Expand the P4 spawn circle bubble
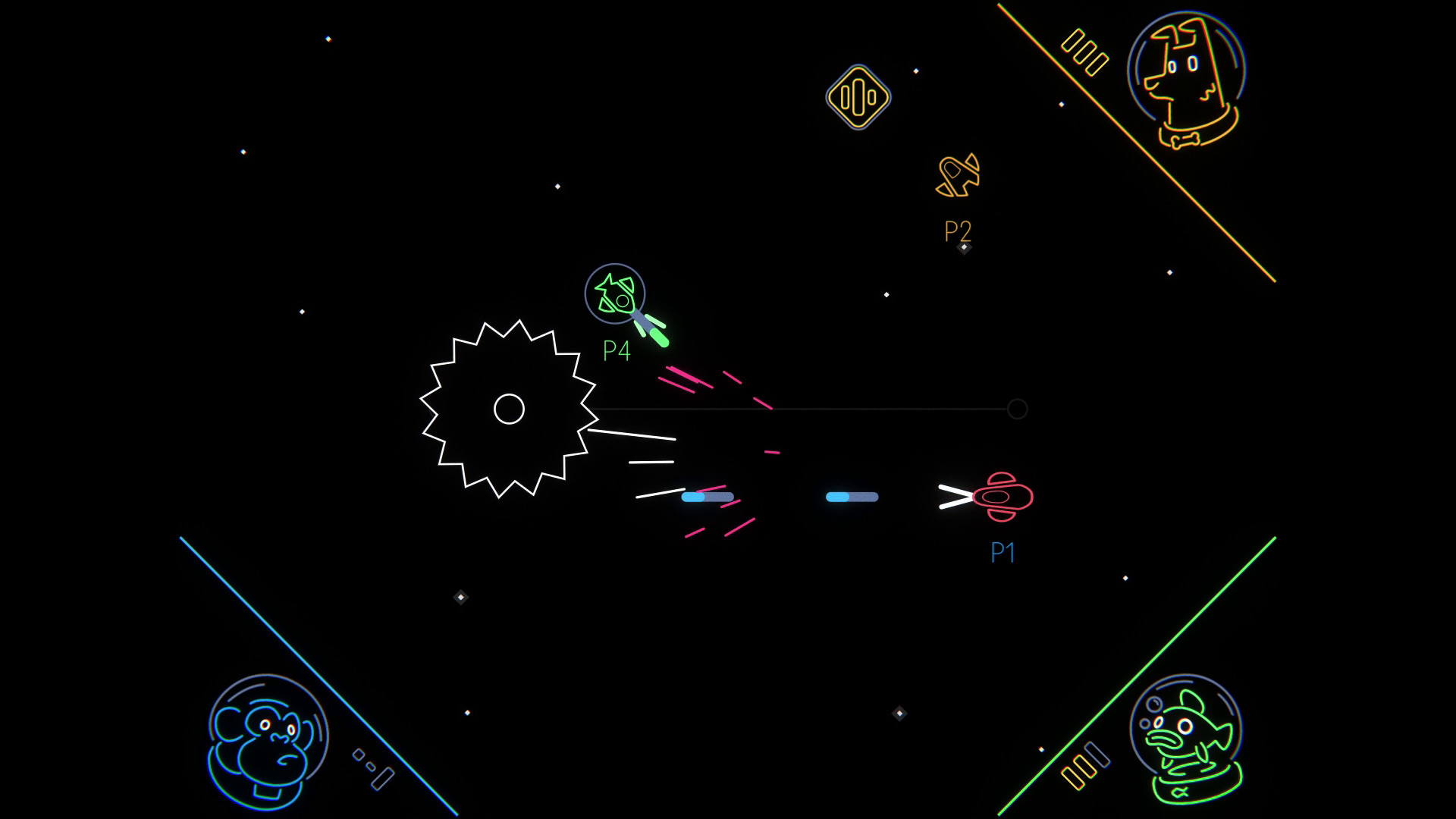The width and height of the screenshot is (1456, 819). 616,292
